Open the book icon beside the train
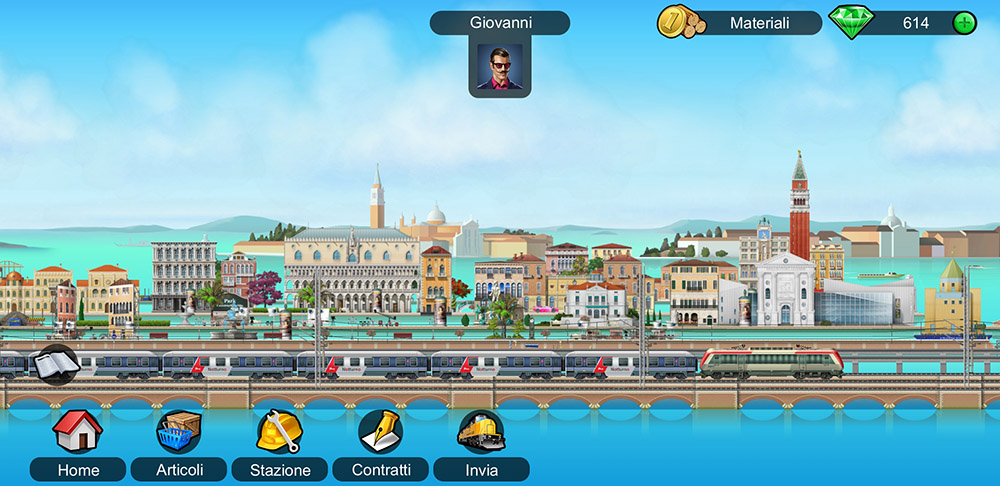 (54, 364)
